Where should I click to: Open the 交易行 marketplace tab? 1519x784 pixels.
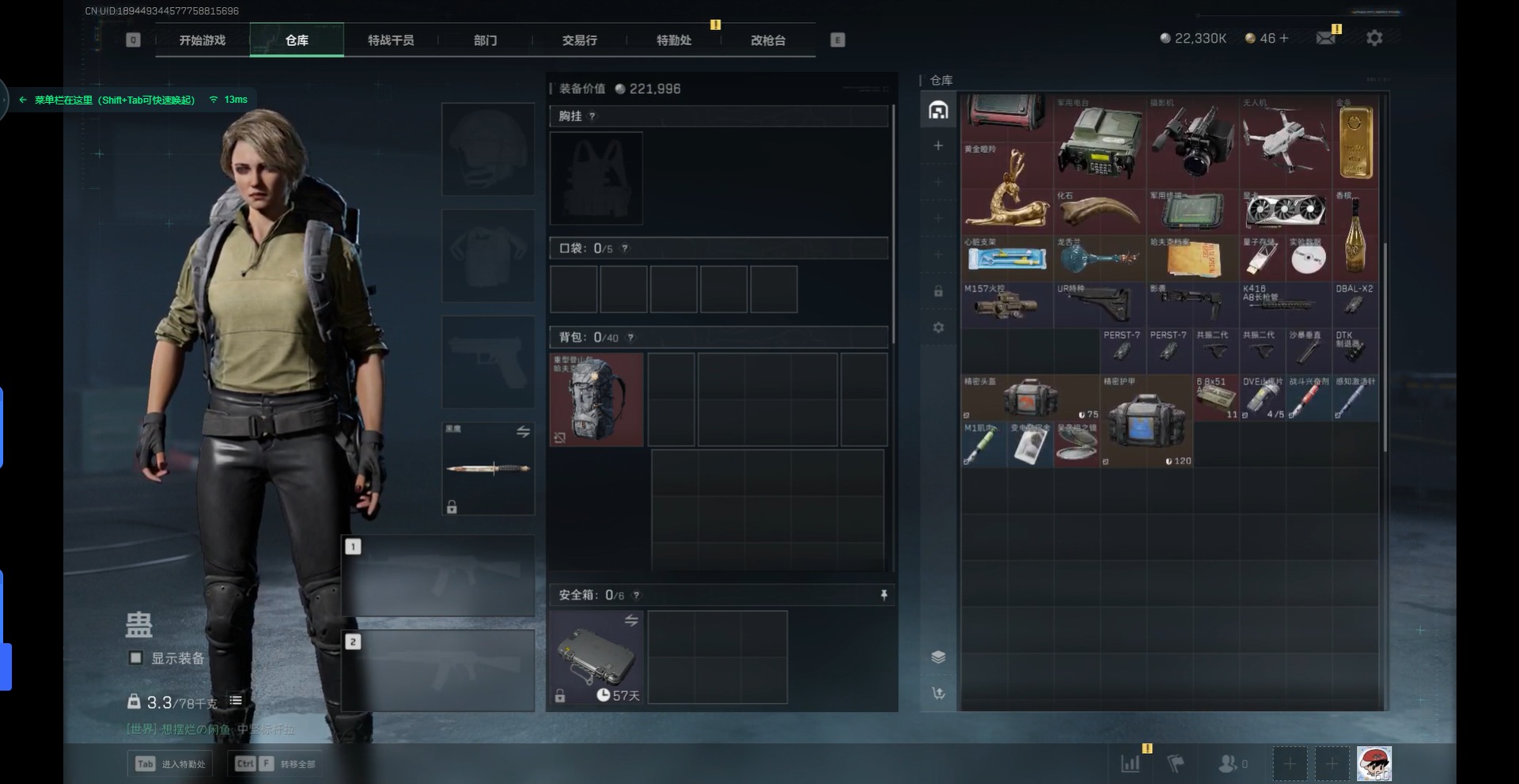579,40
